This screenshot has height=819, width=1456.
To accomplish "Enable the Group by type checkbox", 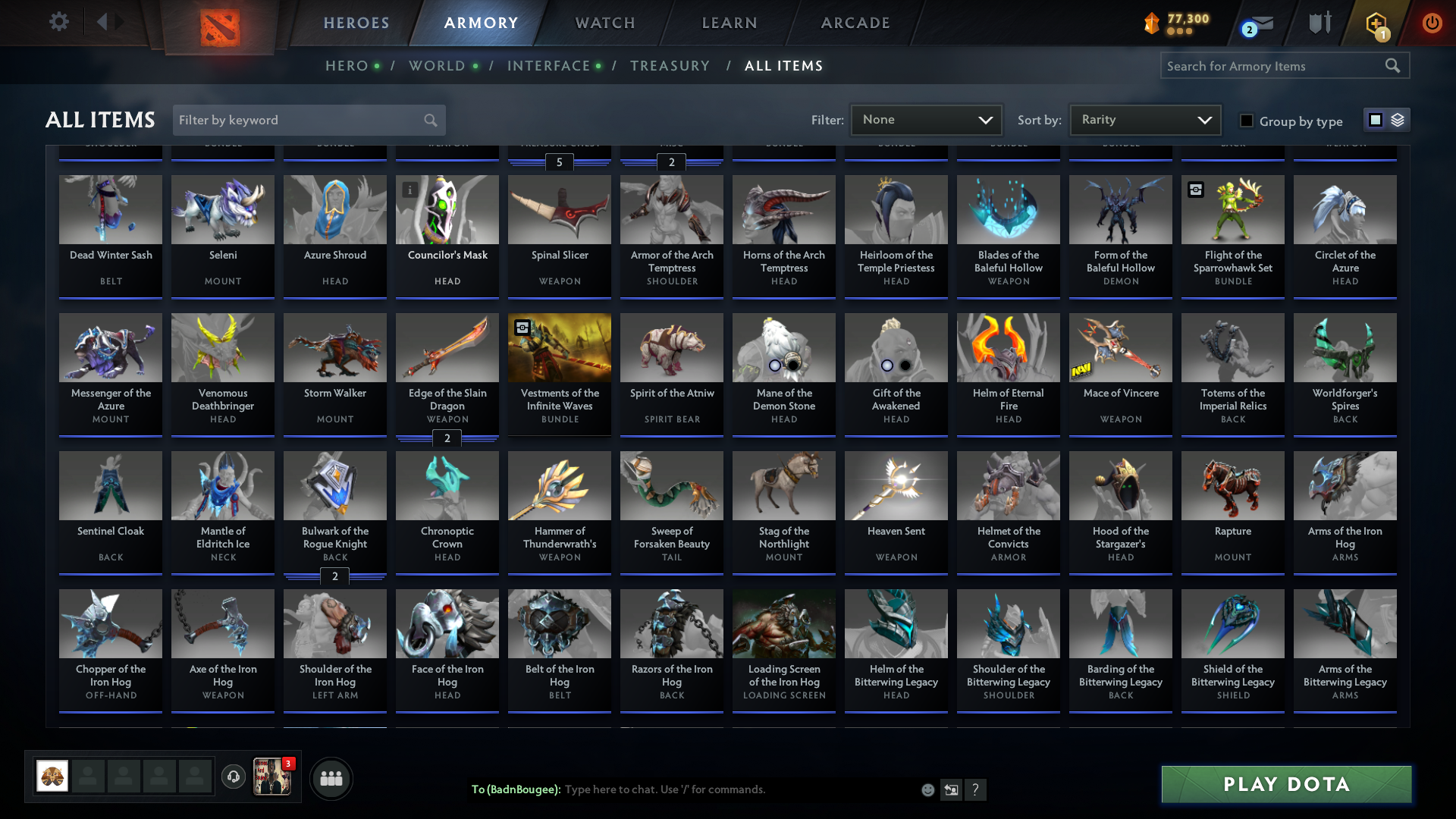I will click(x=1246, y=120).
